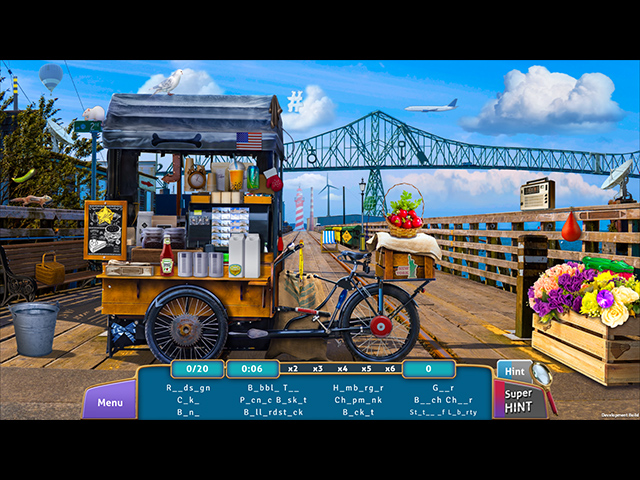Open the purple Menu button

pos(110,403)
